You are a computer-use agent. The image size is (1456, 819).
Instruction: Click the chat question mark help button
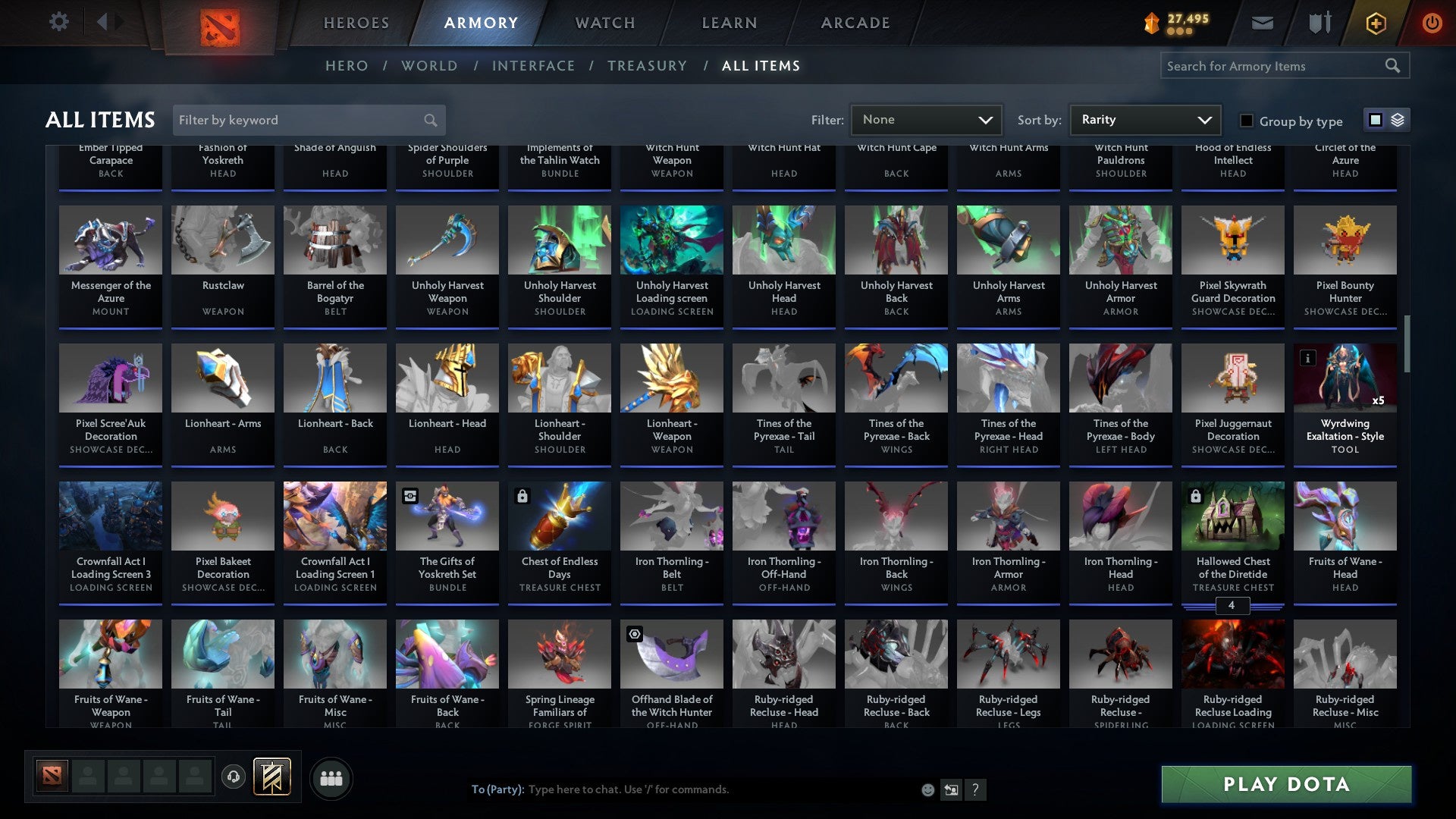[975, 789]
